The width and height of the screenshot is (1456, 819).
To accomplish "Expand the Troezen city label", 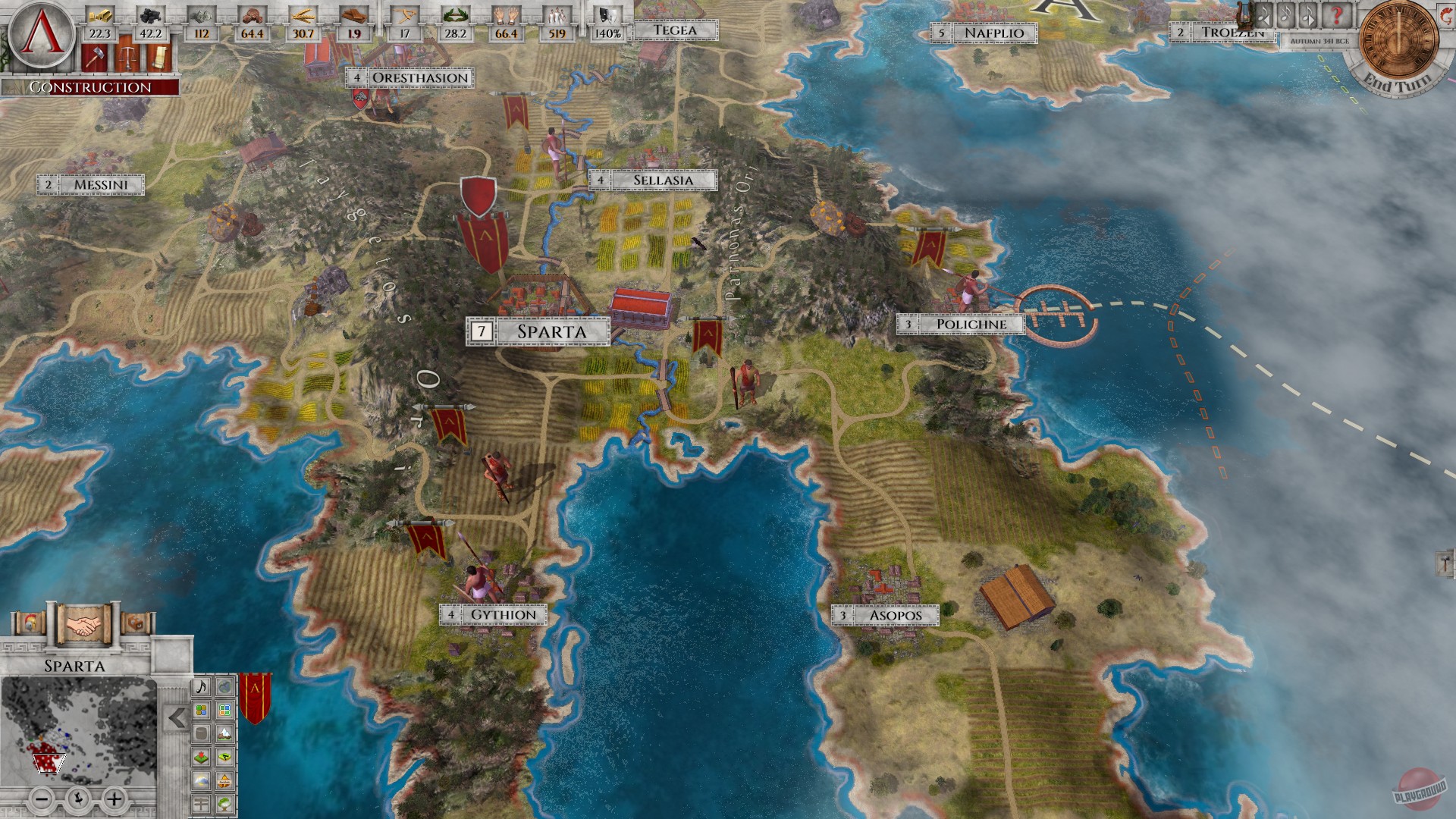I will [x=1234, y=33].
